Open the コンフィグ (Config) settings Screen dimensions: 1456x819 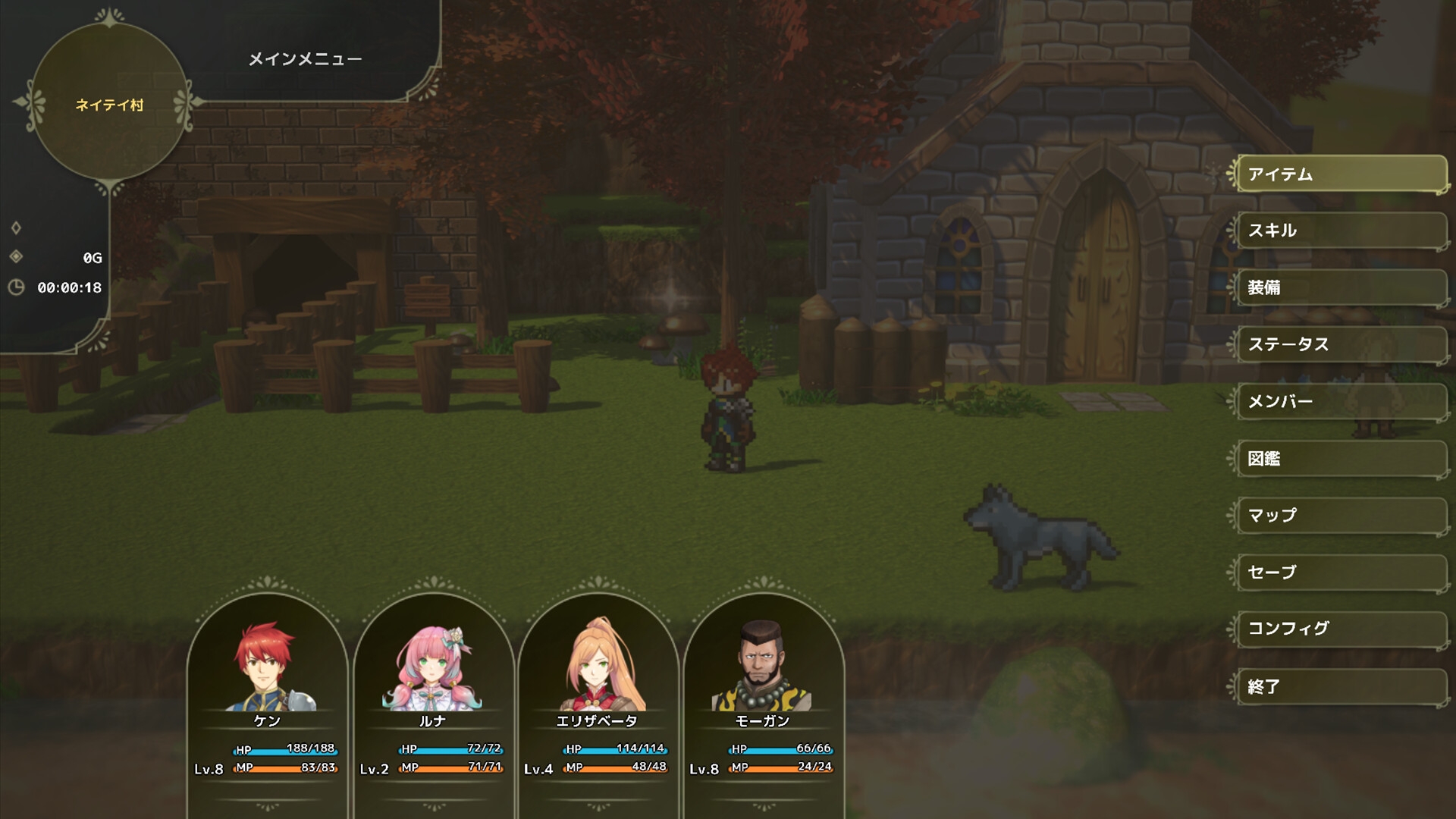tap(1339, 629)
